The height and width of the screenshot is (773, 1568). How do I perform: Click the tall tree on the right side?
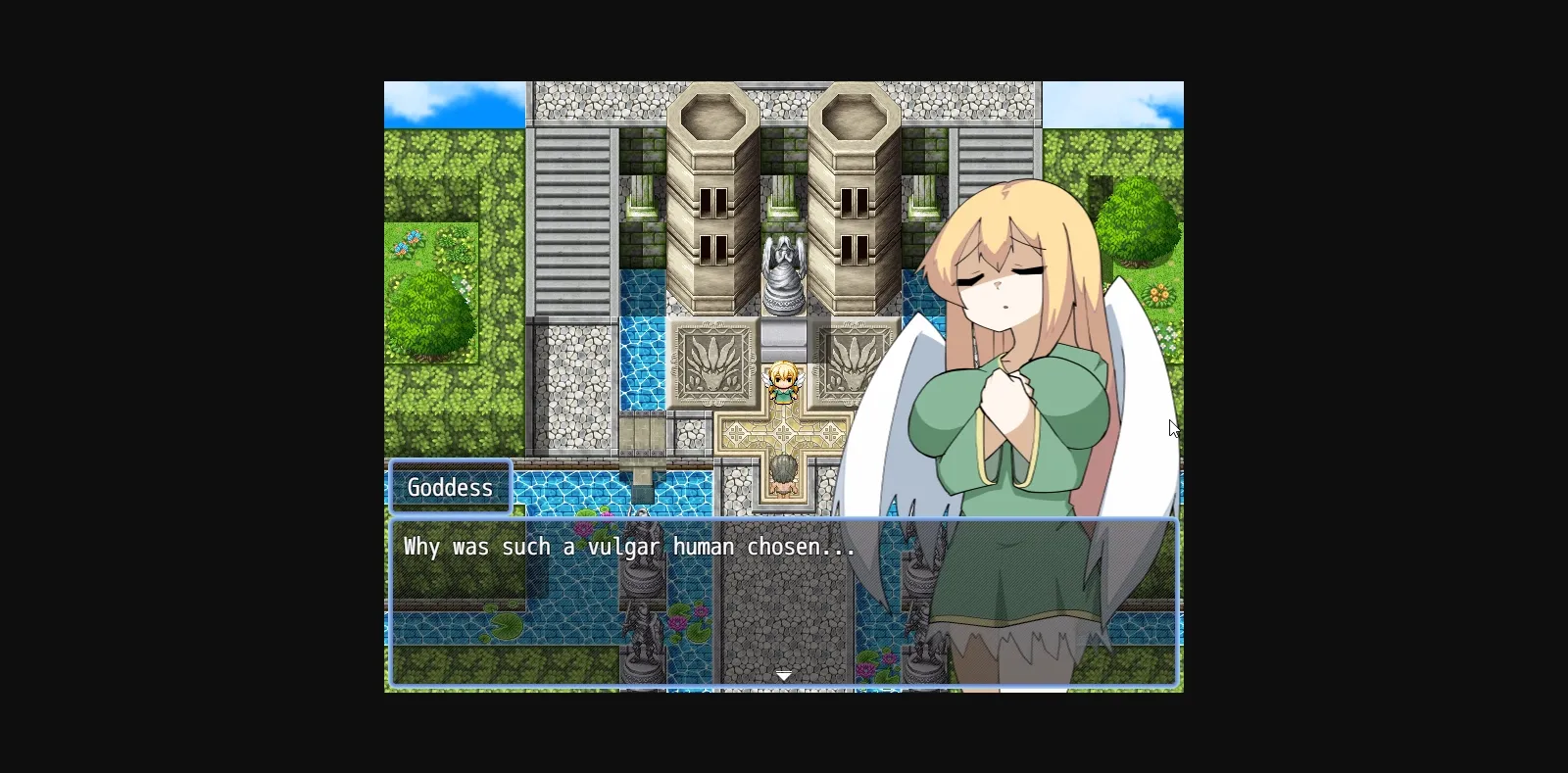(1137, 225)
